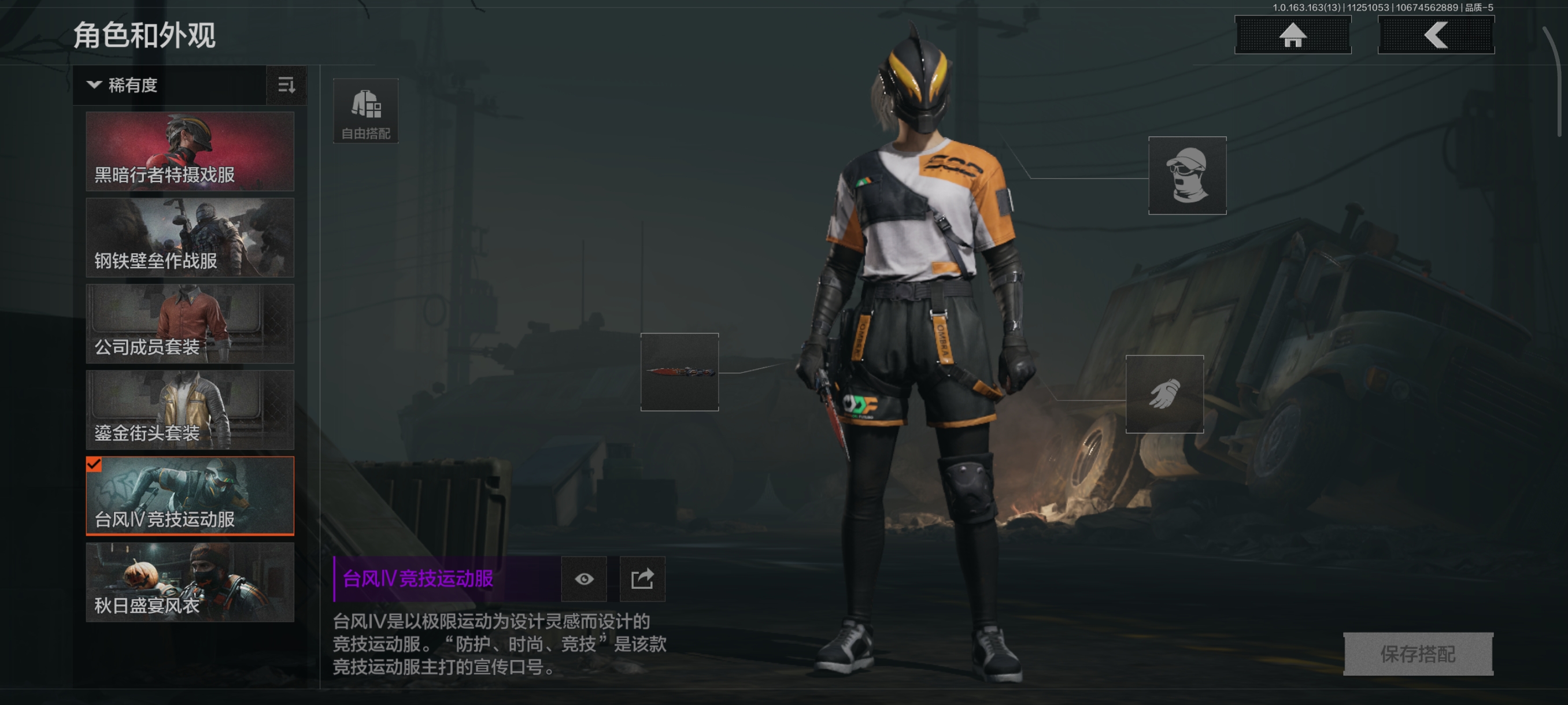This screenshot has width=1568, height=705.
Task: Open the headgear mask slot
Action: [x=1187, y=175]
